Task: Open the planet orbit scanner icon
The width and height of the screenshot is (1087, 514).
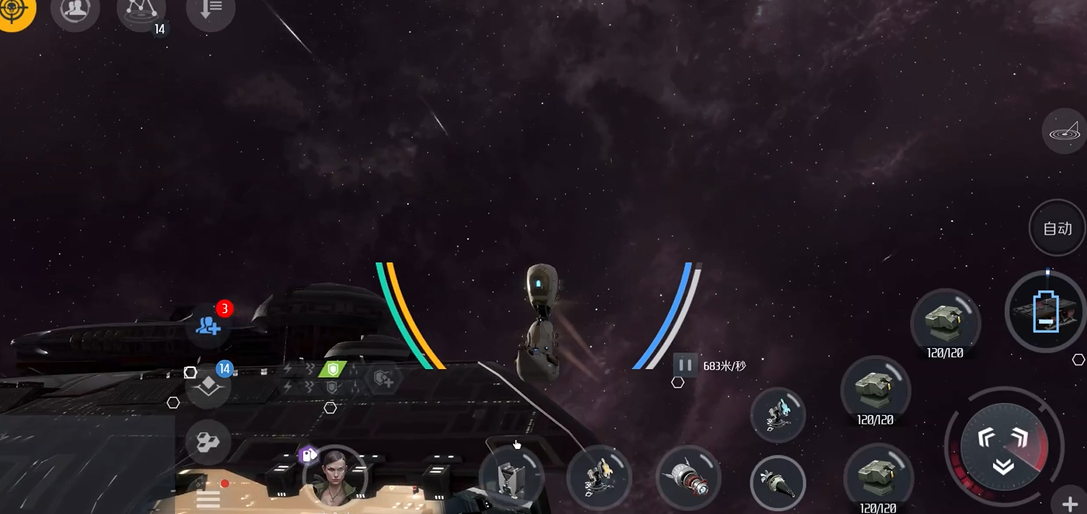Action: (1063, 130)
